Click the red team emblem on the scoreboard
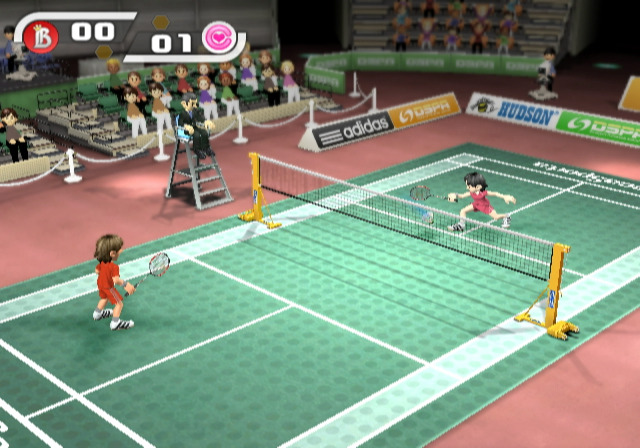The image size is (640, 448). pos(42,37)
